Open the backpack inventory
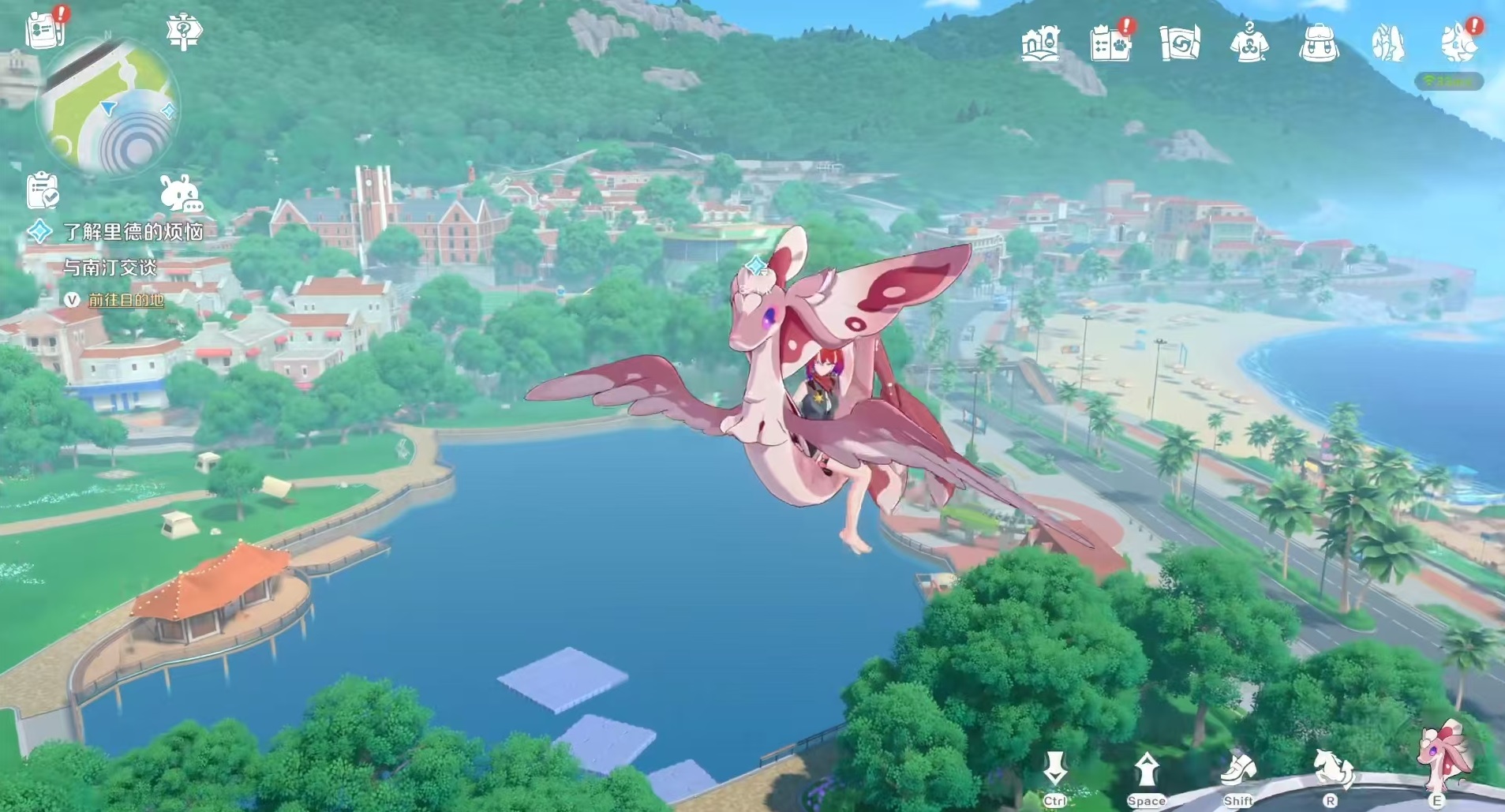 click(x=1318, y=43)
